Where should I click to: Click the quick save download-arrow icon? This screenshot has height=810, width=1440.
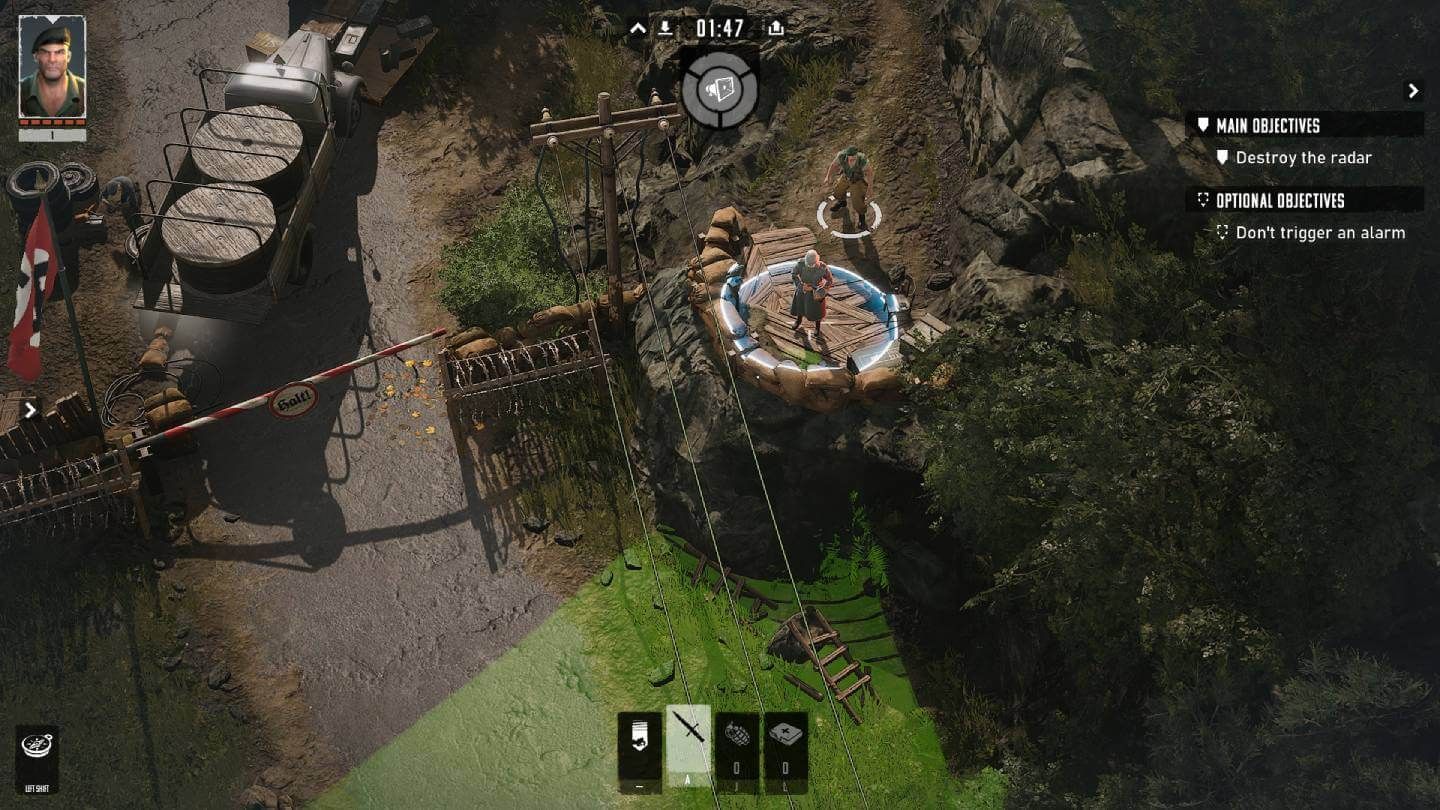click(x=664, y=28)
